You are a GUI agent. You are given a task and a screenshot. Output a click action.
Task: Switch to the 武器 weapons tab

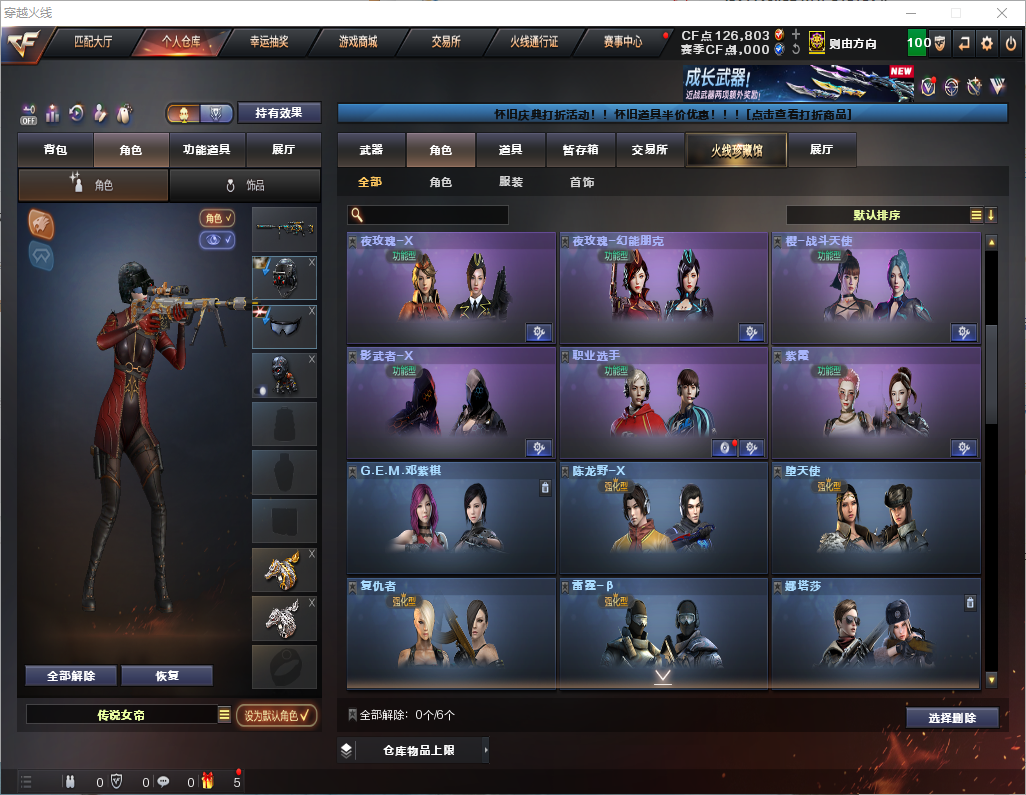point(371,150)
